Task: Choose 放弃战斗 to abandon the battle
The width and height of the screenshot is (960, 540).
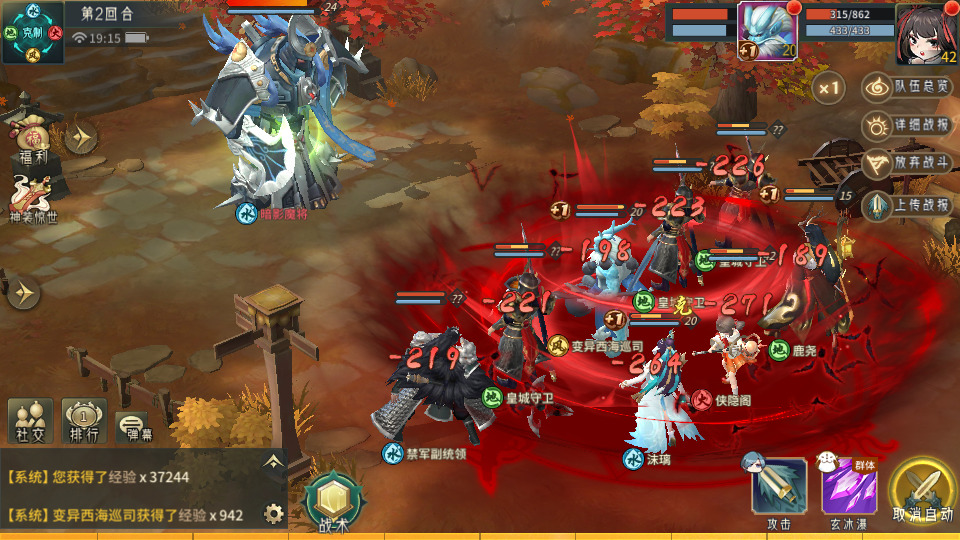Action: [907, 164]
